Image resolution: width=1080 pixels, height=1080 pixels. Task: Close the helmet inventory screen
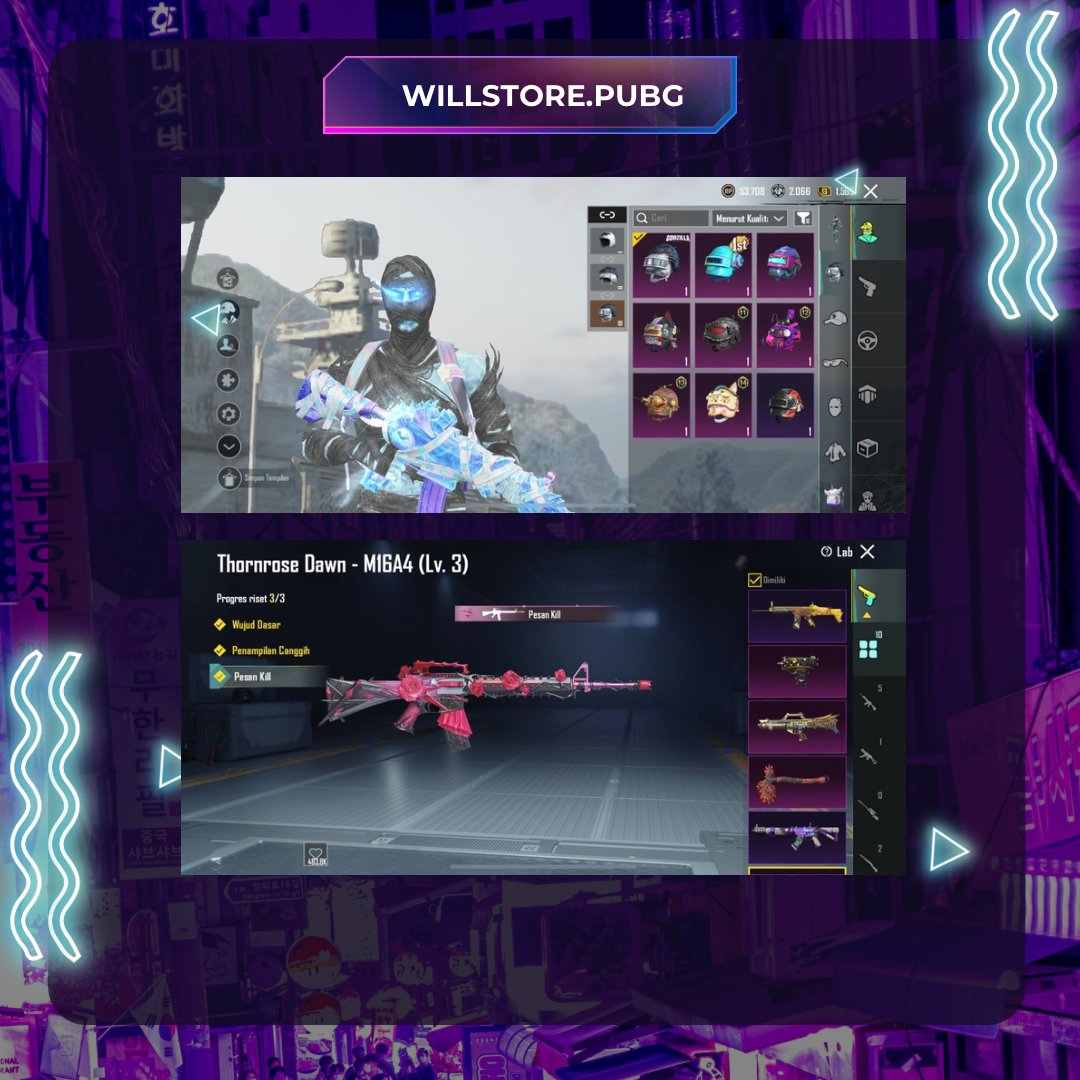871,191
